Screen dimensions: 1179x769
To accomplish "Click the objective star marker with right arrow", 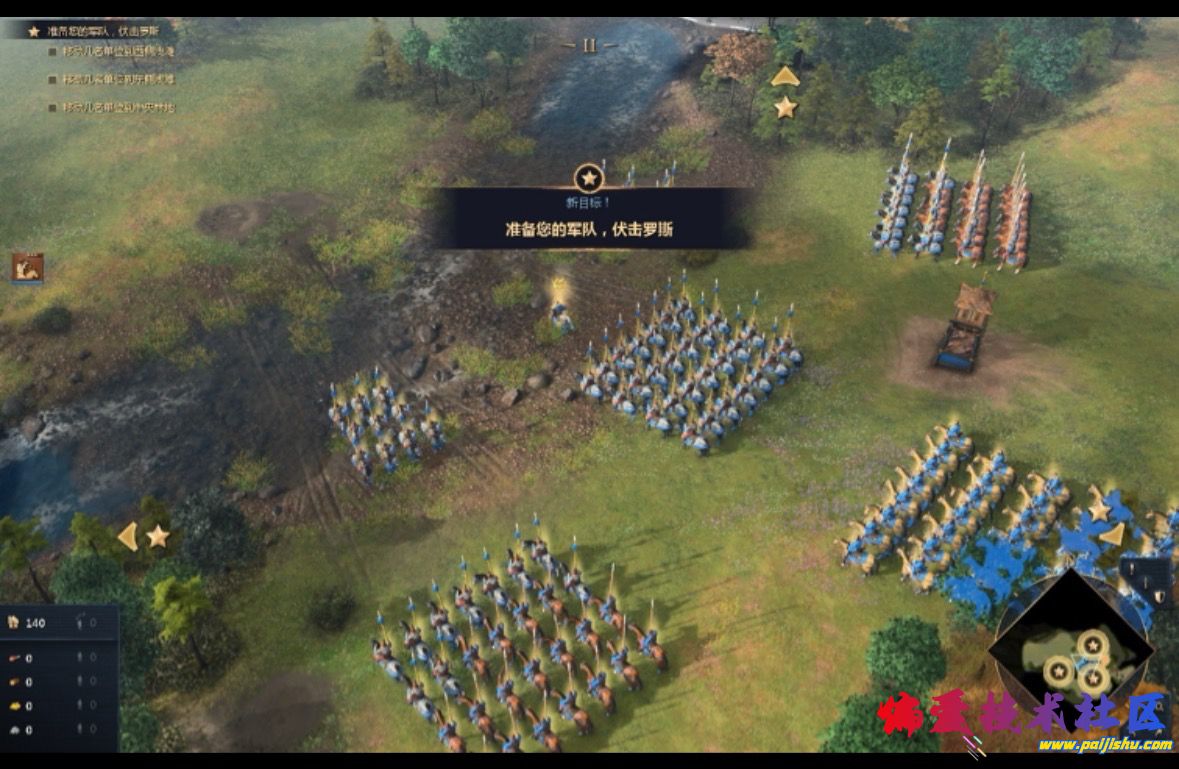I will coord(1099,511).
